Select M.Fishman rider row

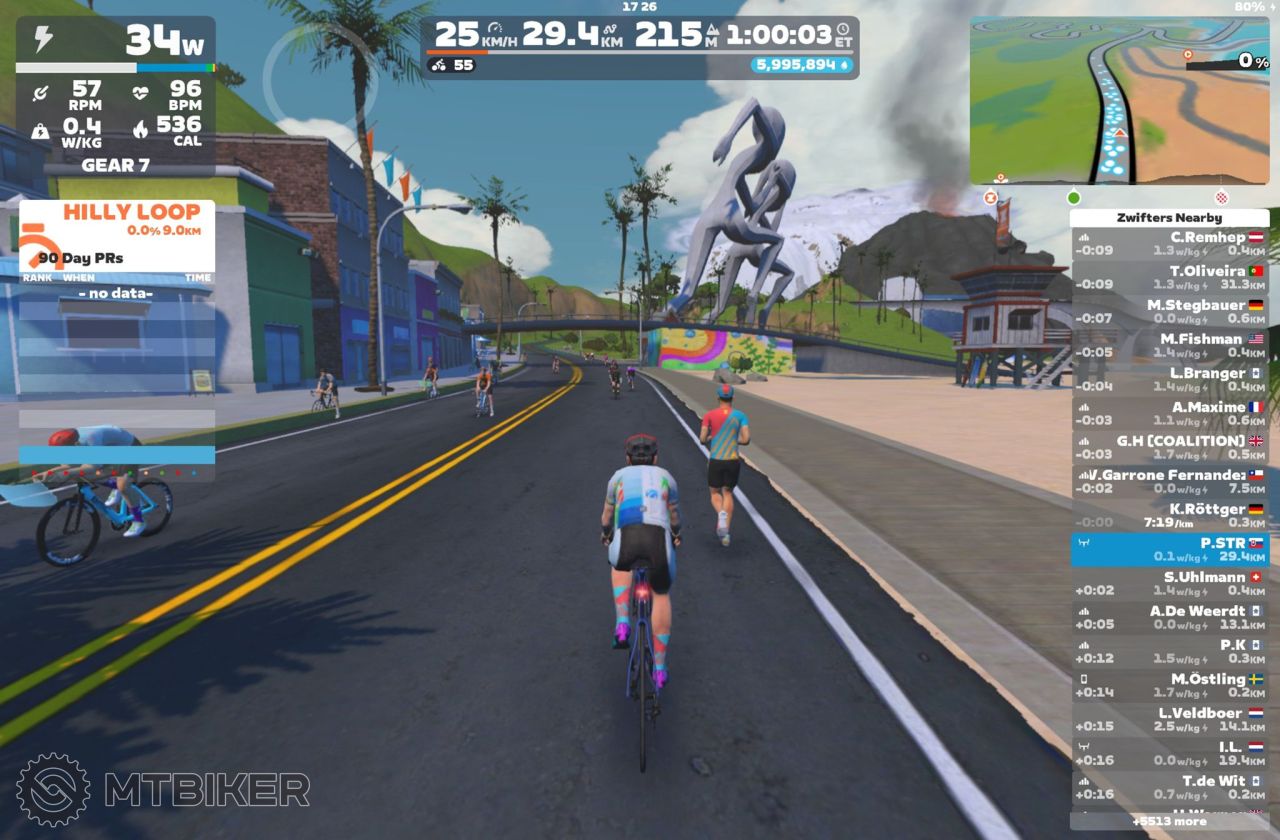pyautogui.click(x=1169, y=346)
